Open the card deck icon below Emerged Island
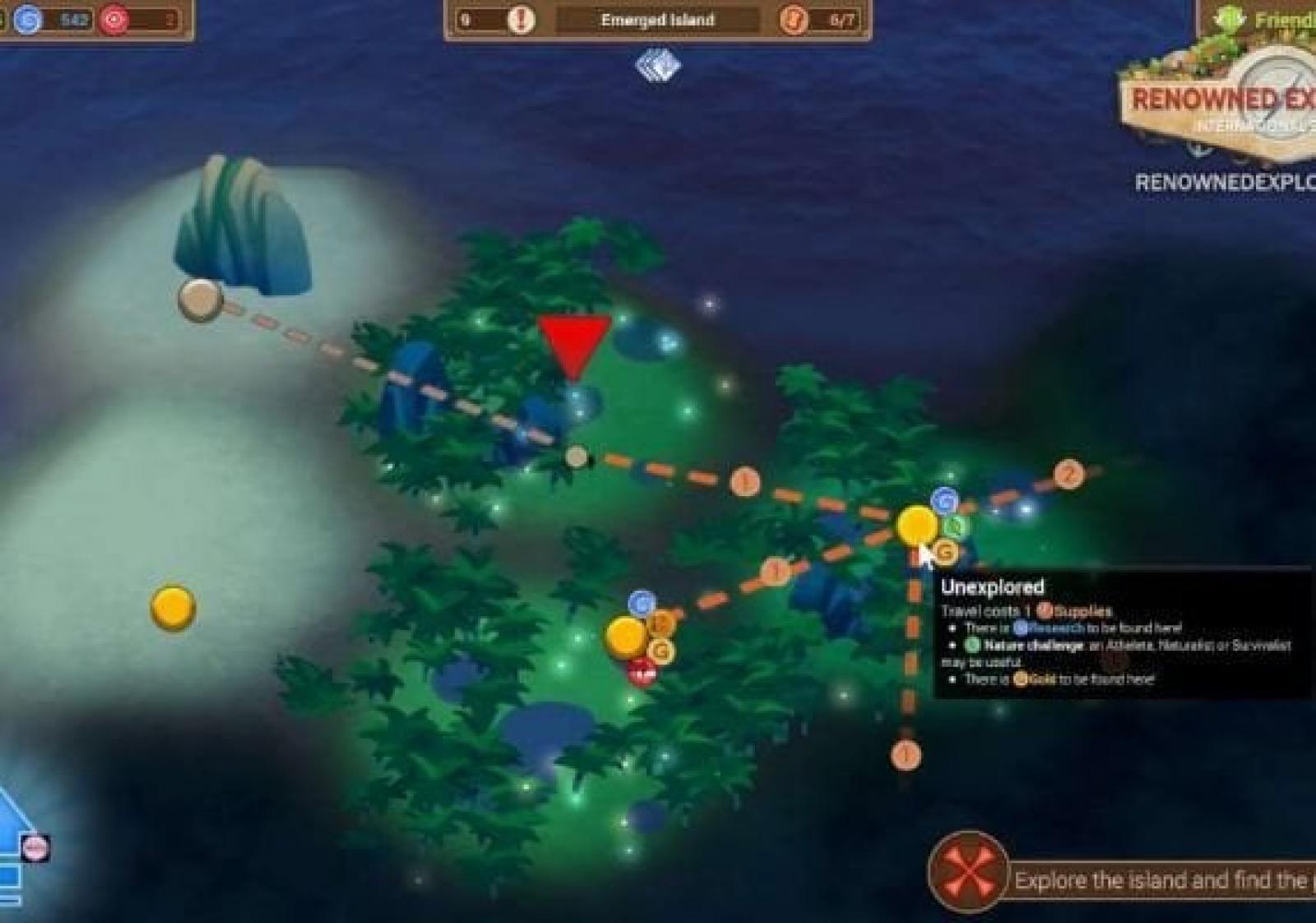1316x923 pixels. 658,66
